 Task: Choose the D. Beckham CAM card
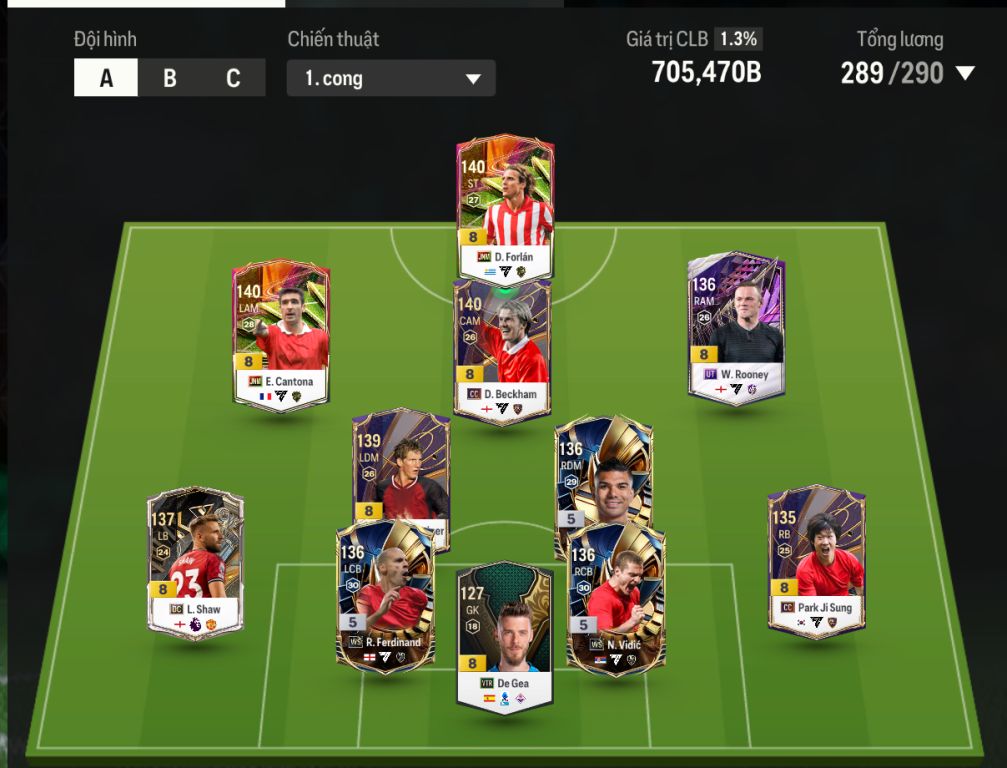[x=502, y=350]
